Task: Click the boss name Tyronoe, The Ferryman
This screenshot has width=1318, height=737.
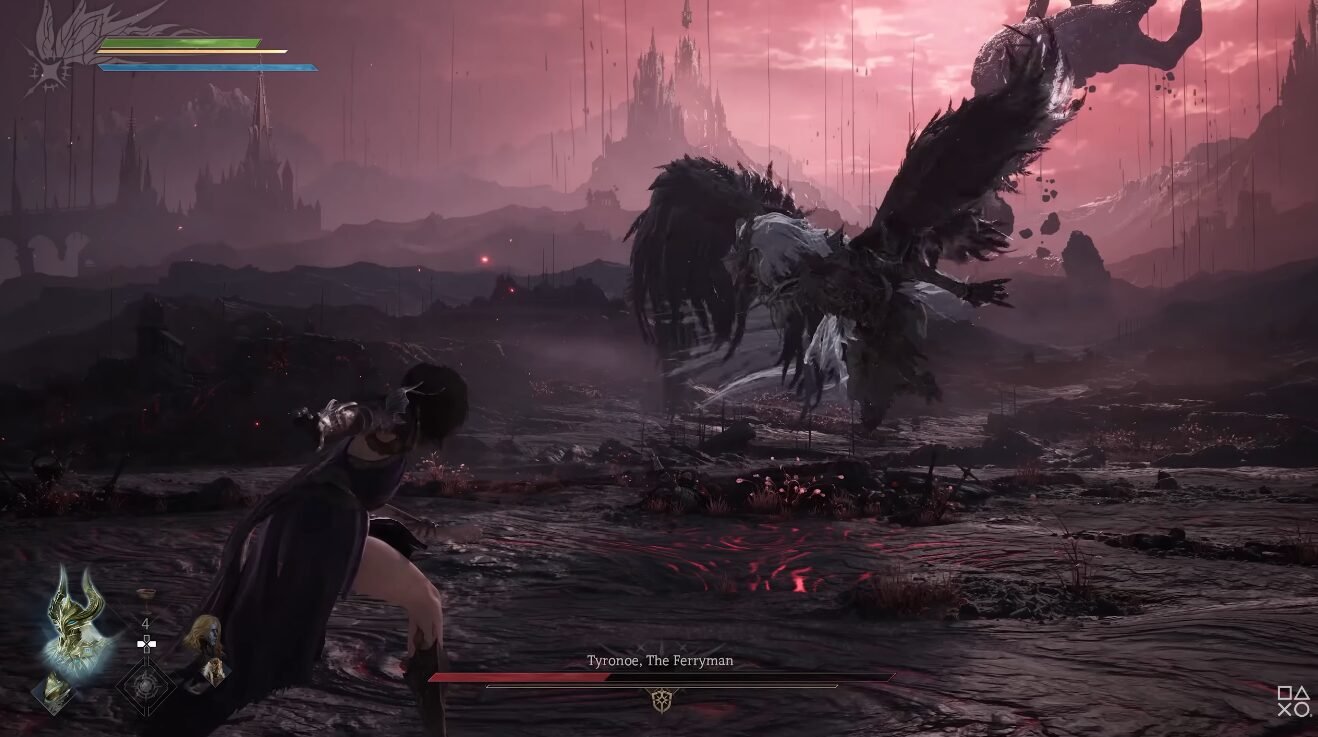Action: coord(658,661)
